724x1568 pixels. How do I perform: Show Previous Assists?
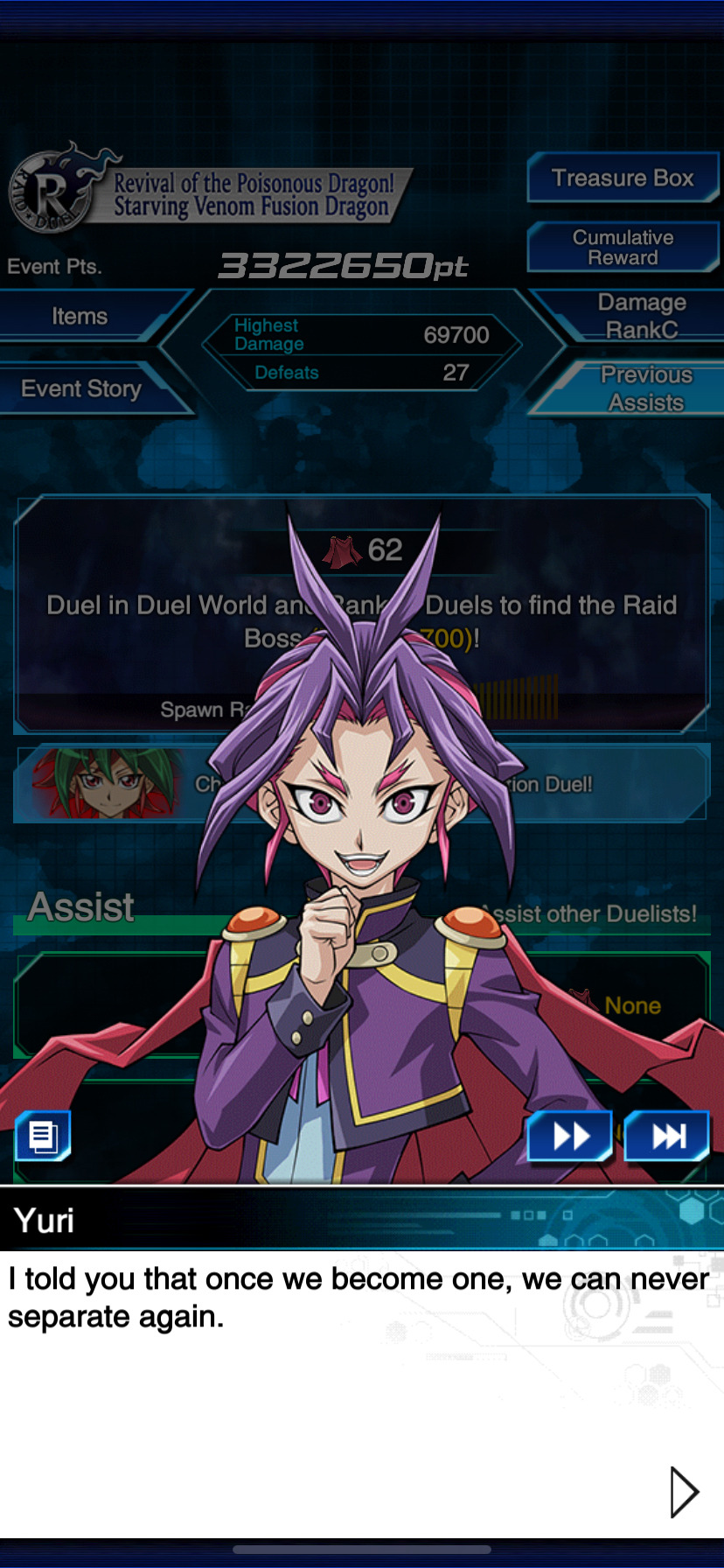(x=645, y=388)
